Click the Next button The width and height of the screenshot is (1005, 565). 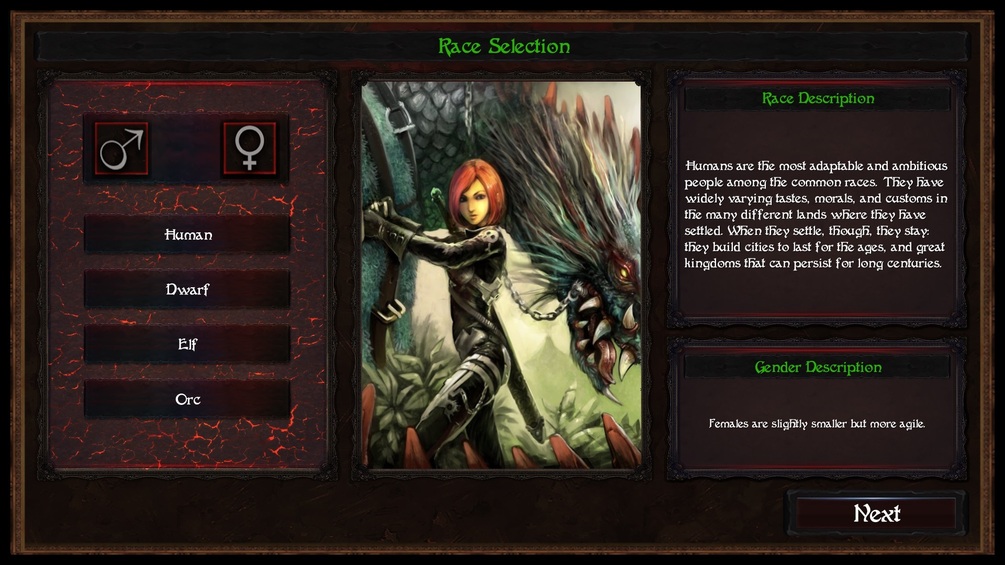(876, 514)
